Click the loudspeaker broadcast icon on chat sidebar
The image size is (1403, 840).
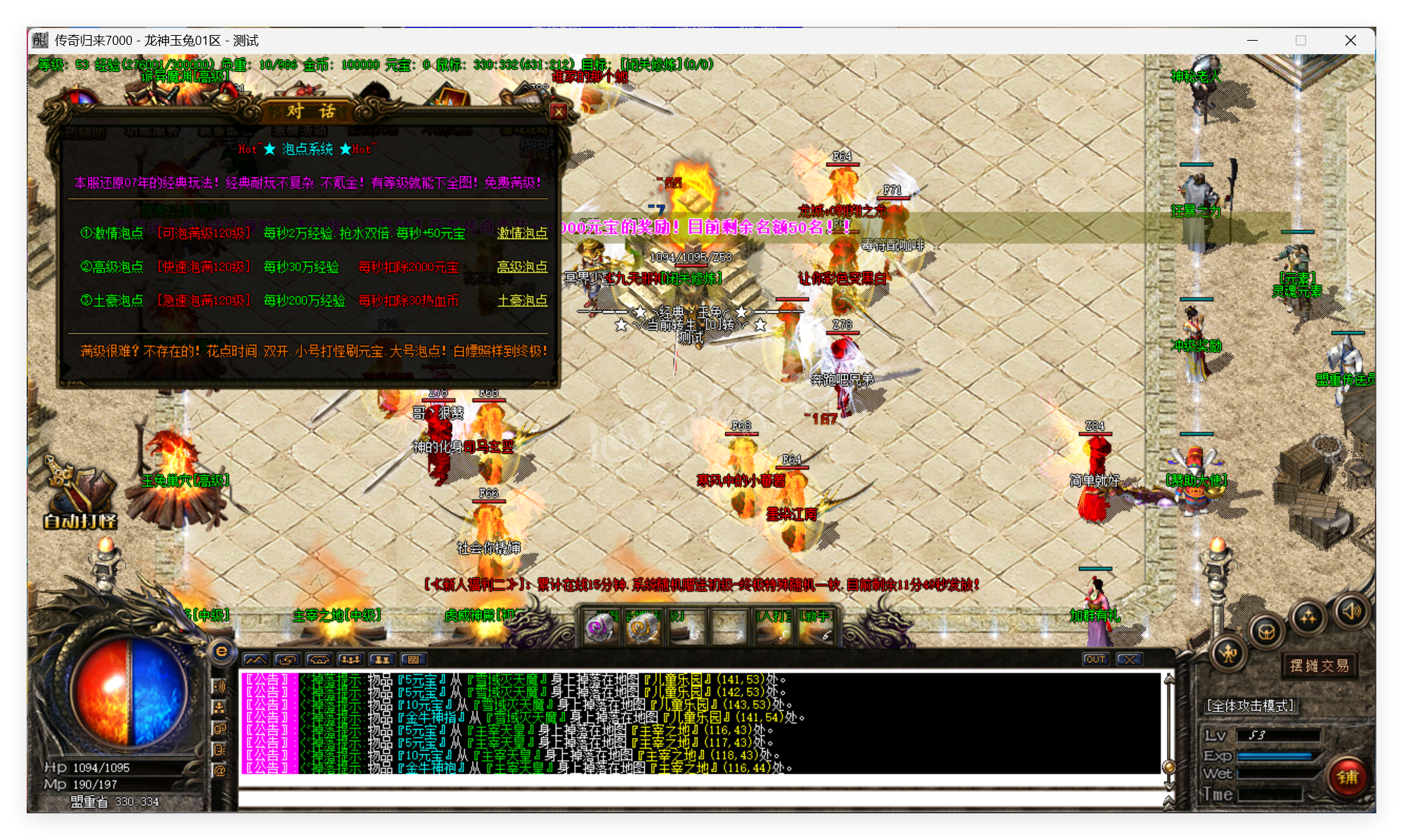click(x=220, y=685)
